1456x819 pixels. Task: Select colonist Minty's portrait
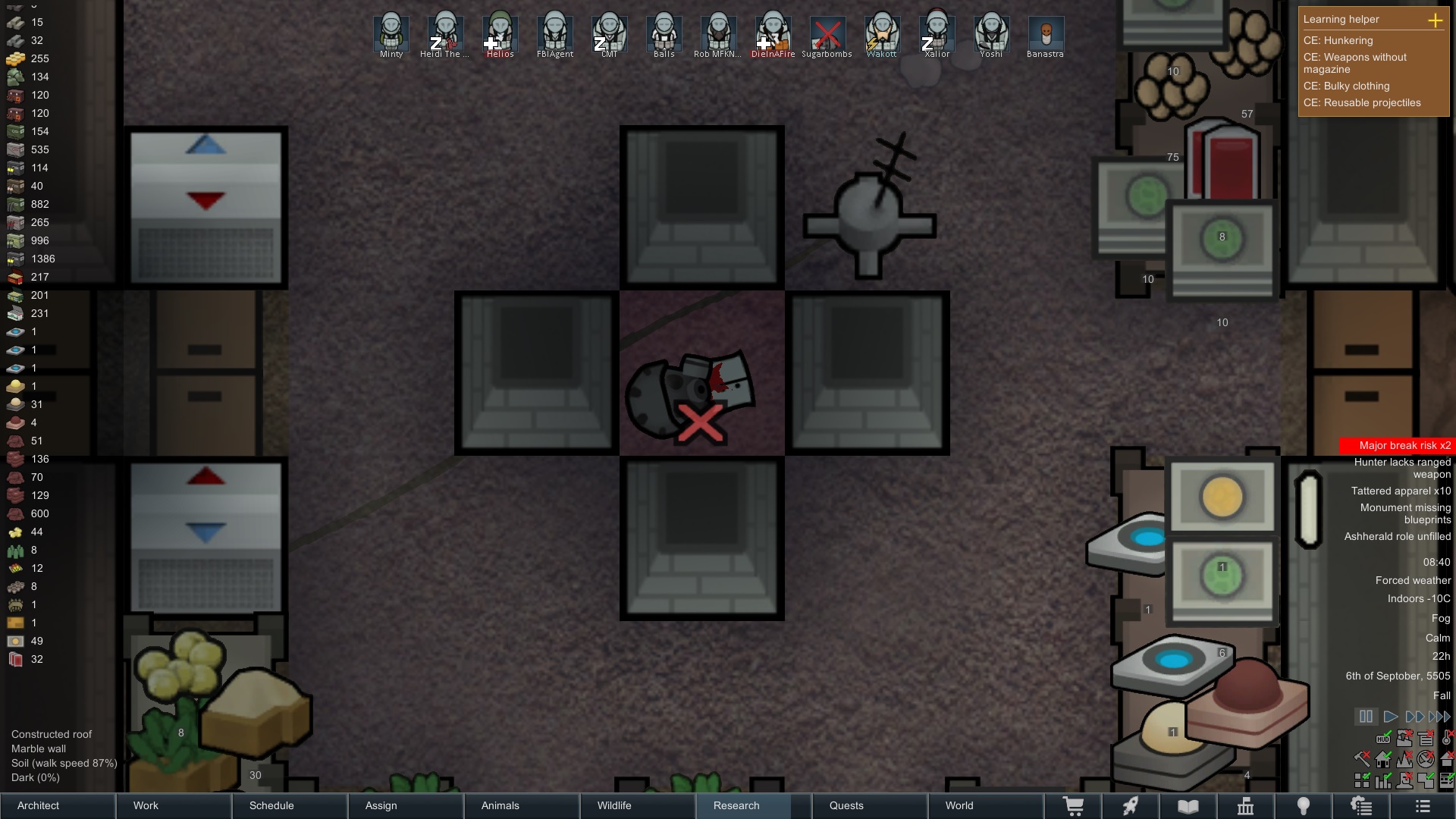pos(391,34)
